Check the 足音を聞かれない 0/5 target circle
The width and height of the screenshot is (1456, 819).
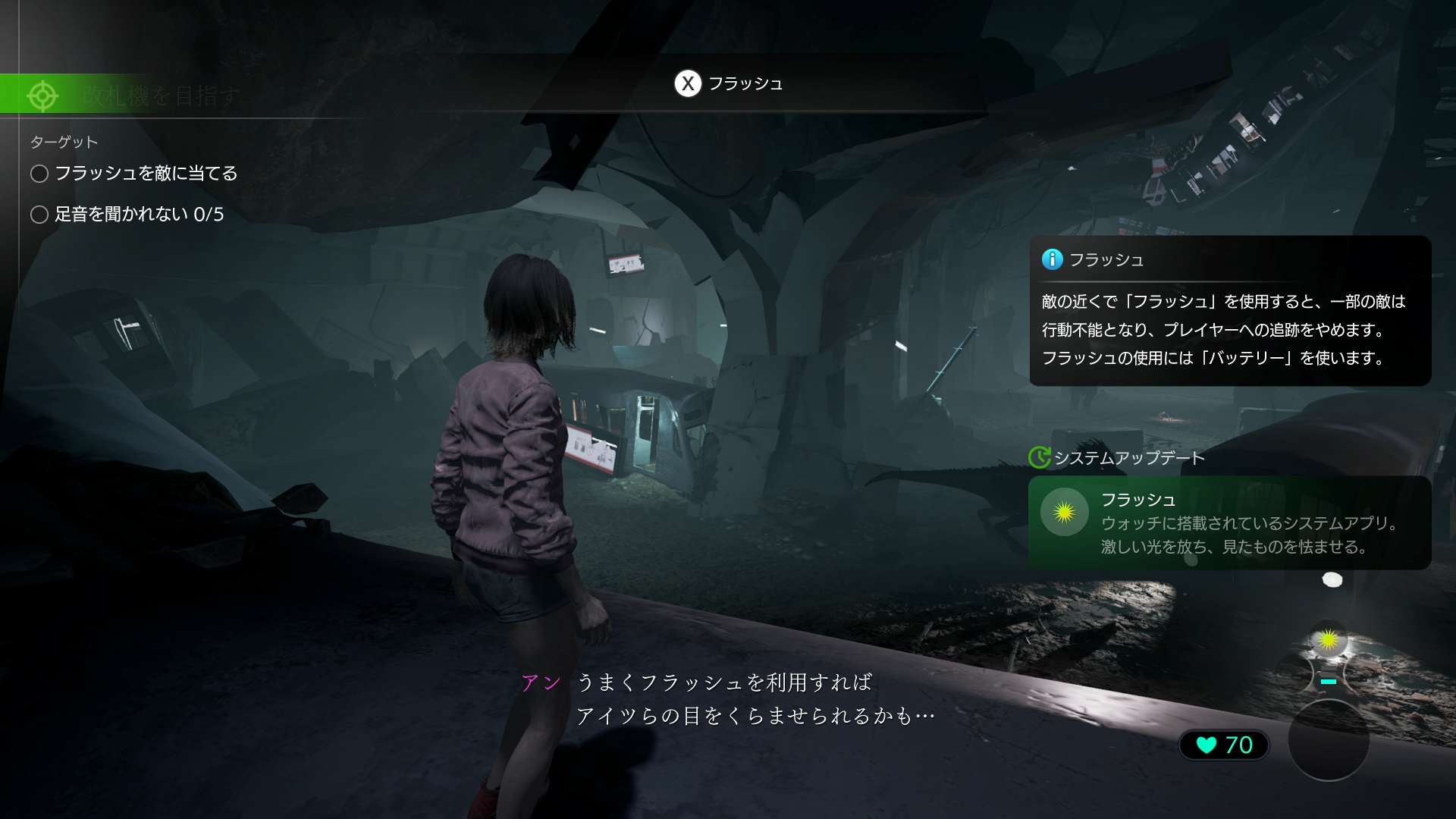point(39,215)
